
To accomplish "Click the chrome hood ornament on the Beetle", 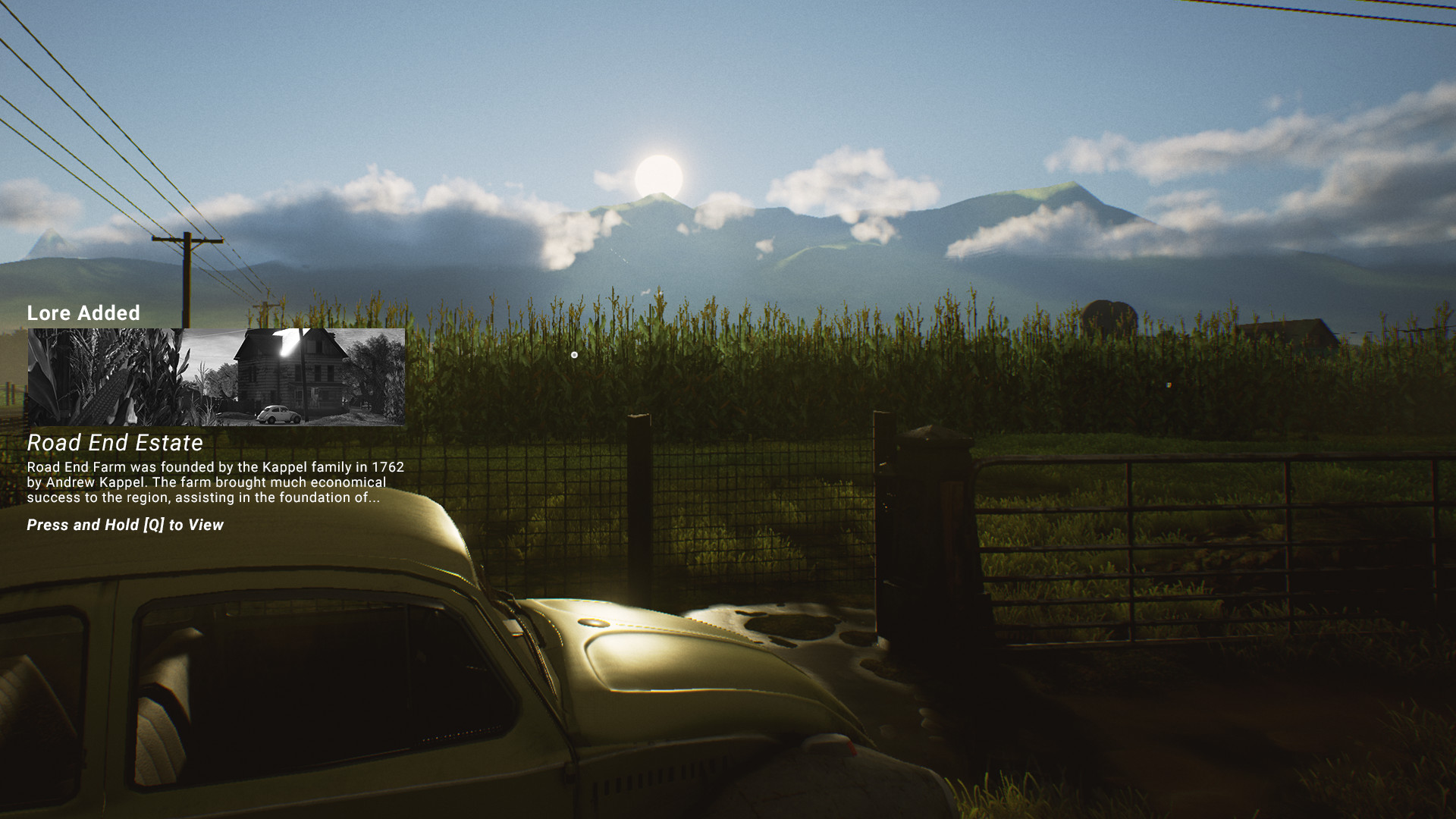I will pos(594,622).
